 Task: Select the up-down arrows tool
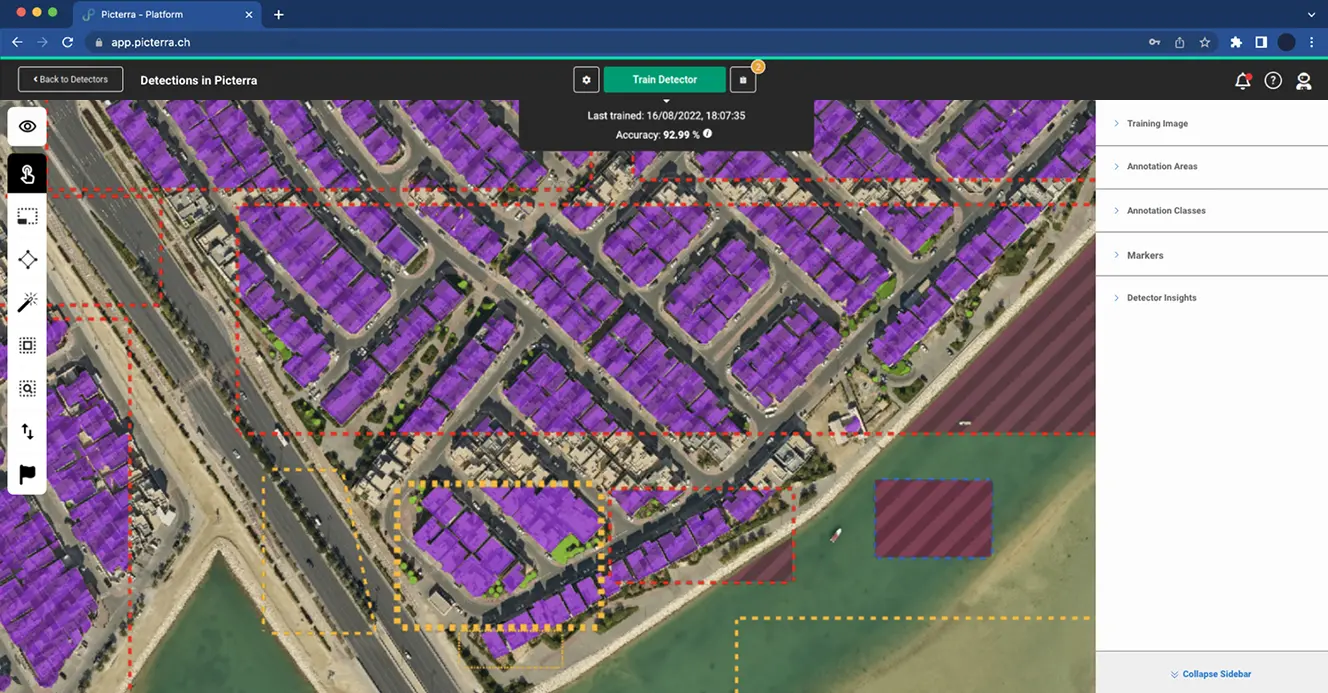(x=27, y=432)
